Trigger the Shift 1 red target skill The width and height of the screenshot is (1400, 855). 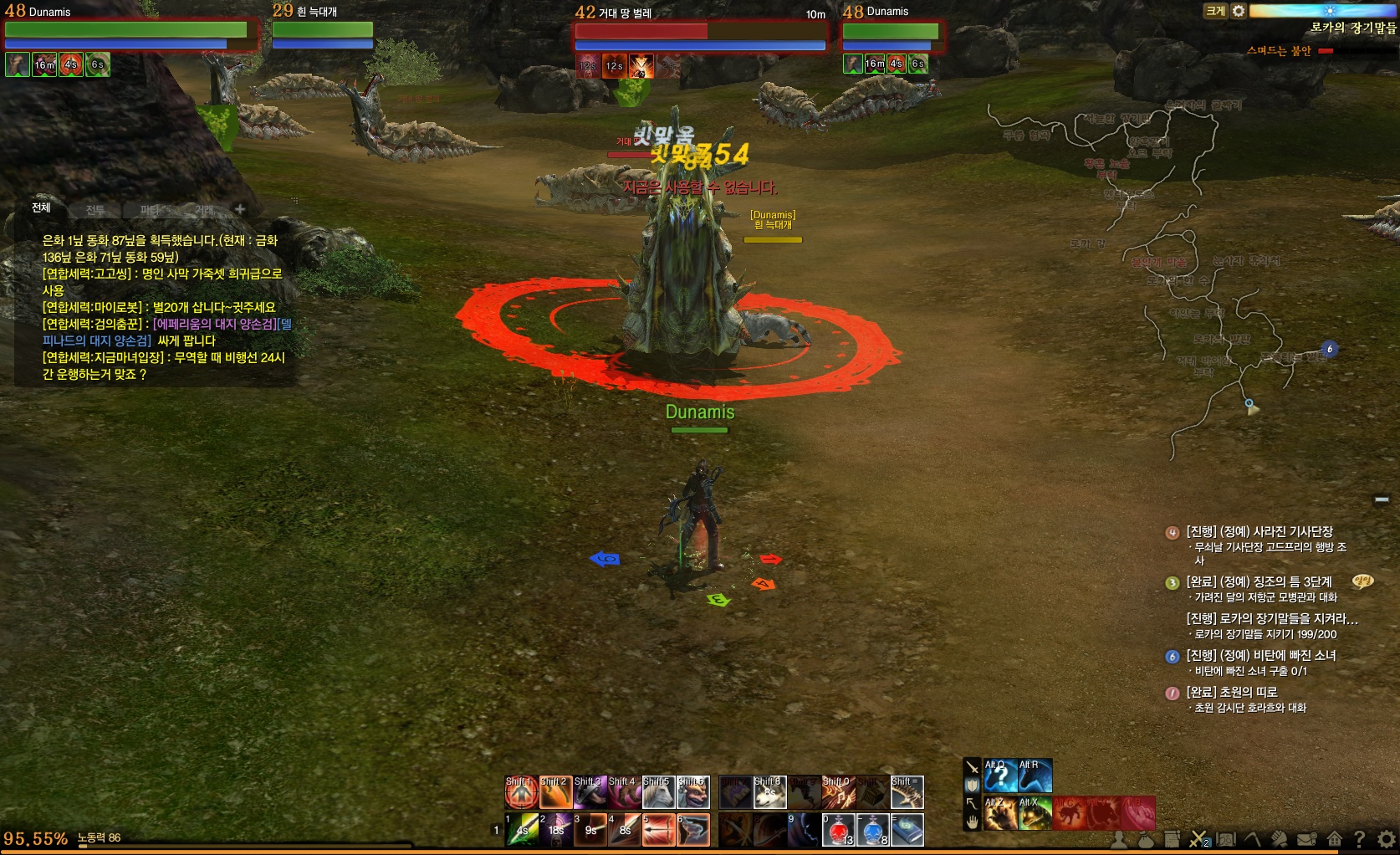(x=521, y=792)
